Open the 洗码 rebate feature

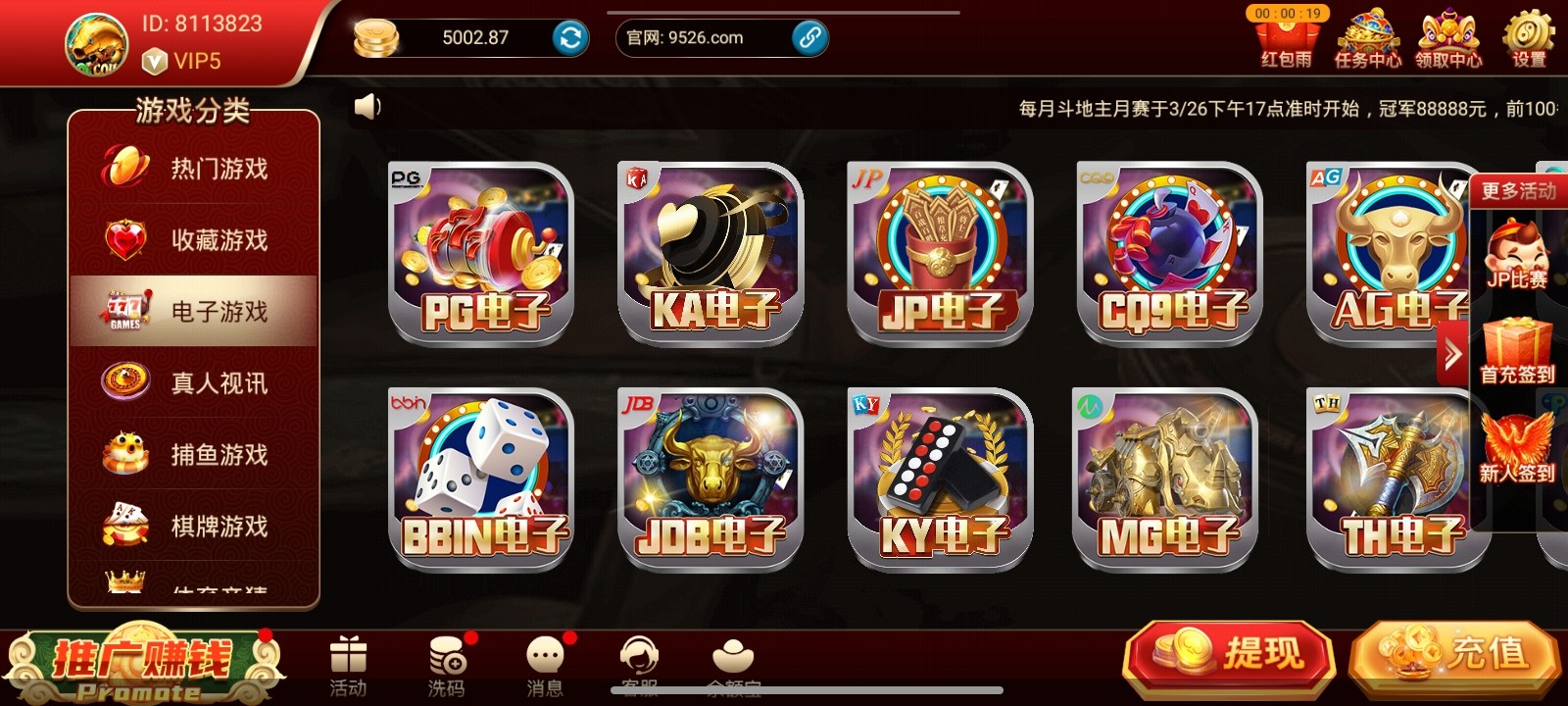pyautogui.click(x=447, y=659)
